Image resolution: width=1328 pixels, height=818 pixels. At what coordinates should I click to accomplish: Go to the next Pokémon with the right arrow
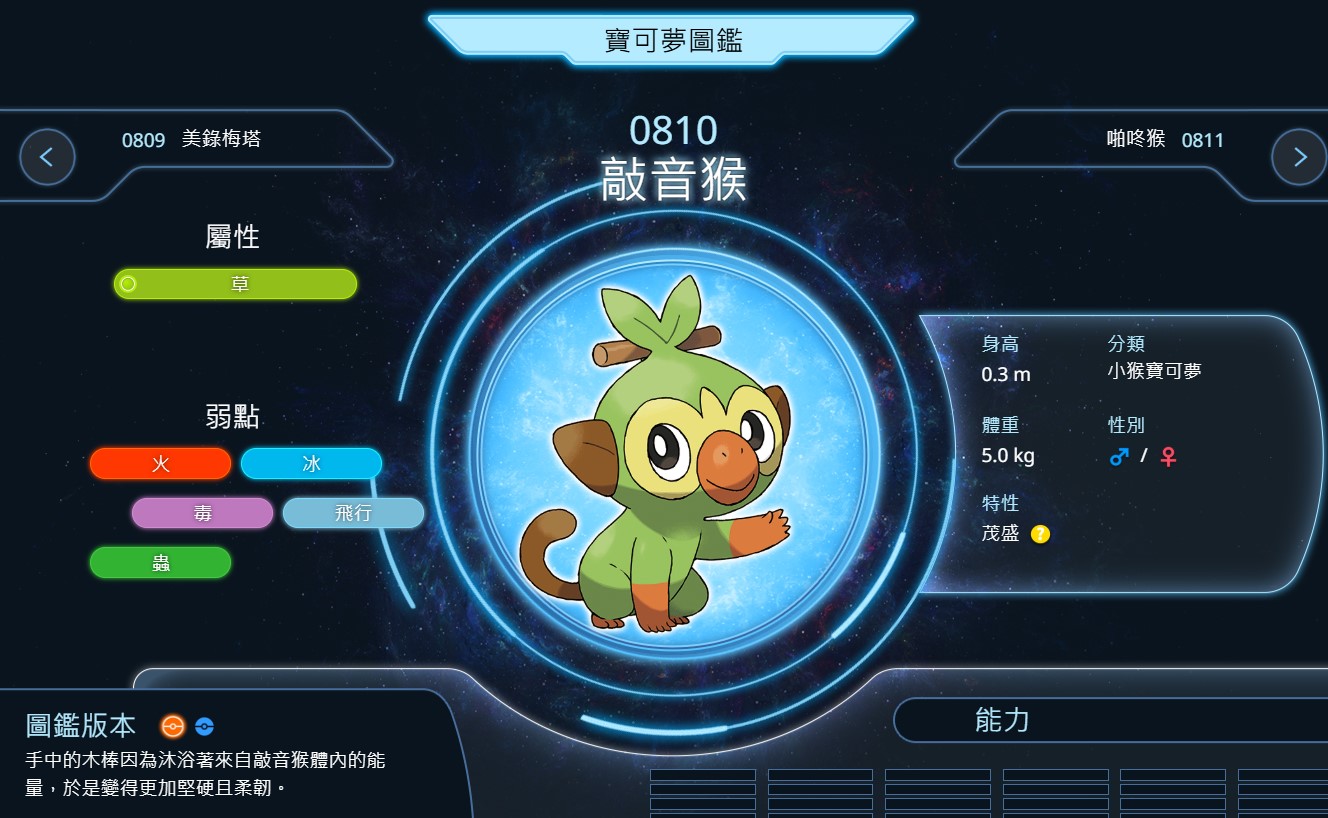(1299, 157)
